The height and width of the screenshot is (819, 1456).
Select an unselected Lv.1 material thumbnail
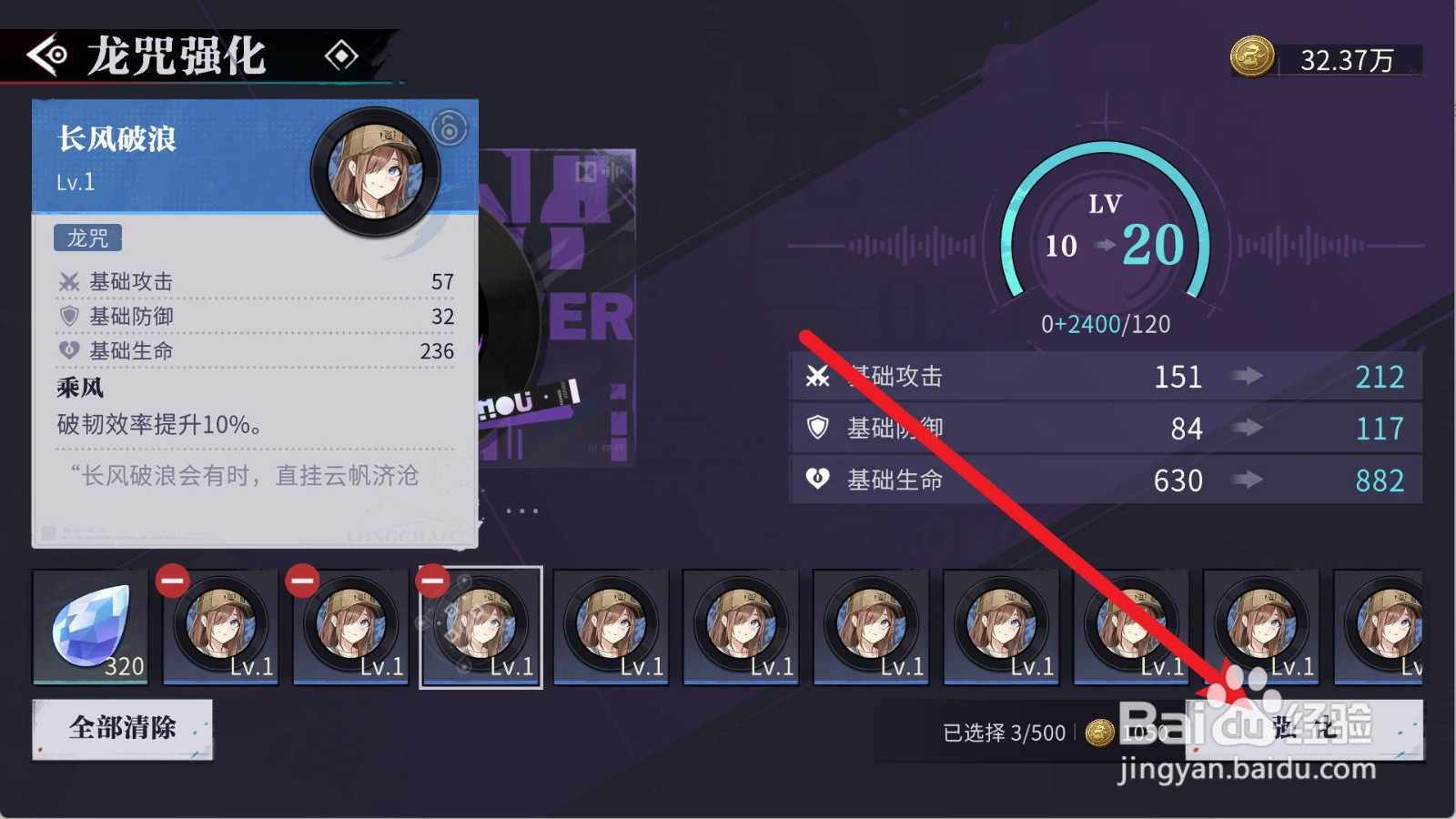[610, 628]
